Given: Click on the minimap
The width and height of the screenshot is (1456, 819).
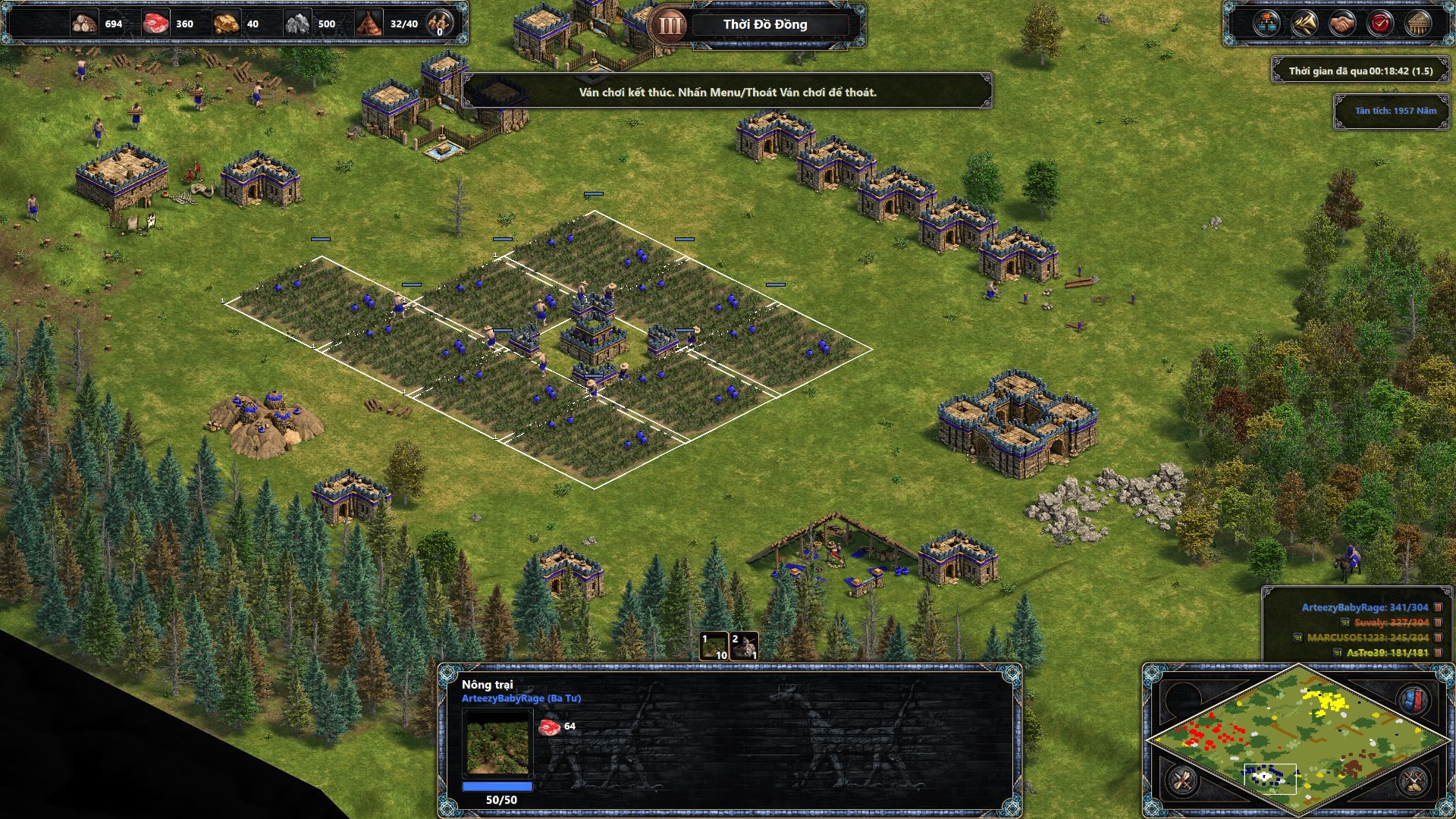Looking at the screenshot, I should click(1298, 739).
